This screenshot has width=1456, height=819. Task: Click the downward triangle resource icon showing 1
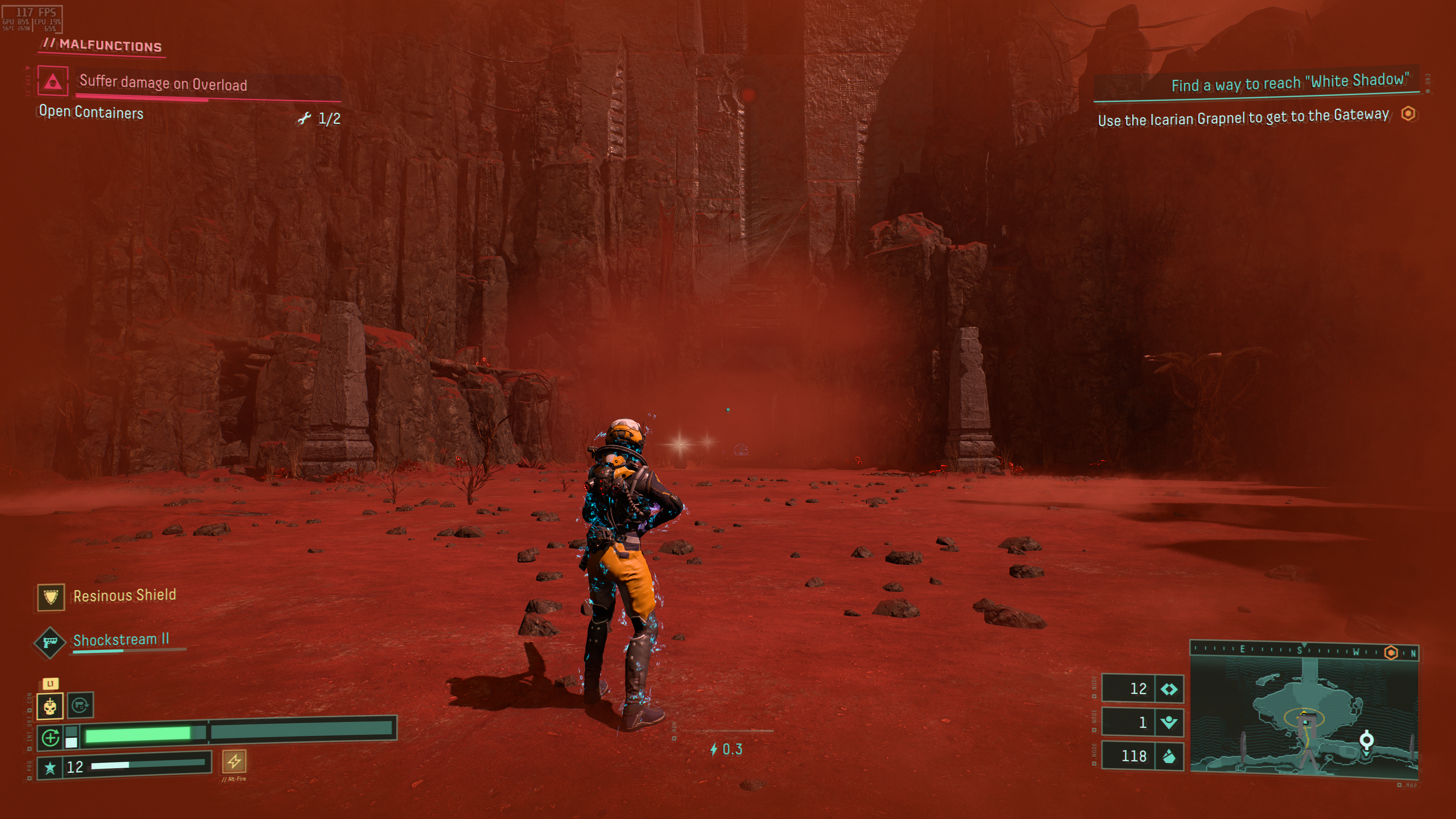click(x=1168, y=722)
